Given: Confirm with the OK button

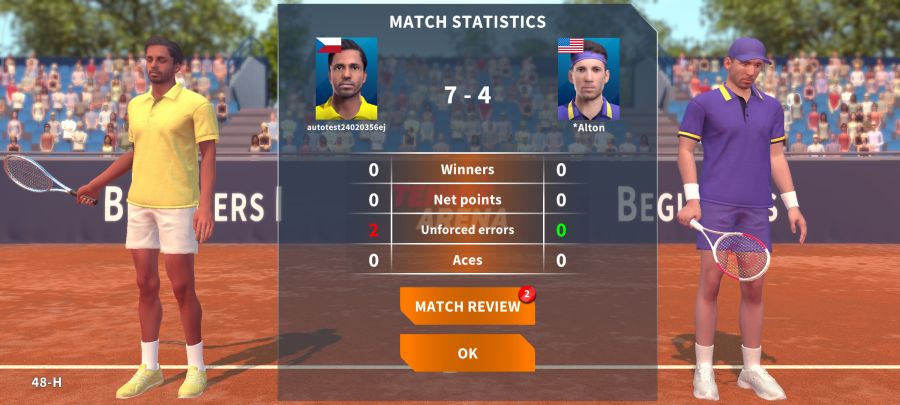Looking at the screenshot, I should tap(467, 353).
